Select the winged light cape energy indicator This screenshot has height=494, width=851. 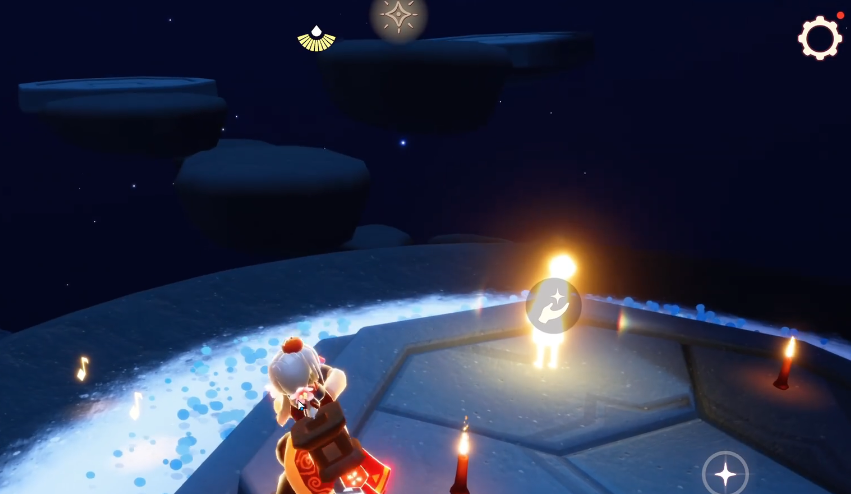click(316, 39)
